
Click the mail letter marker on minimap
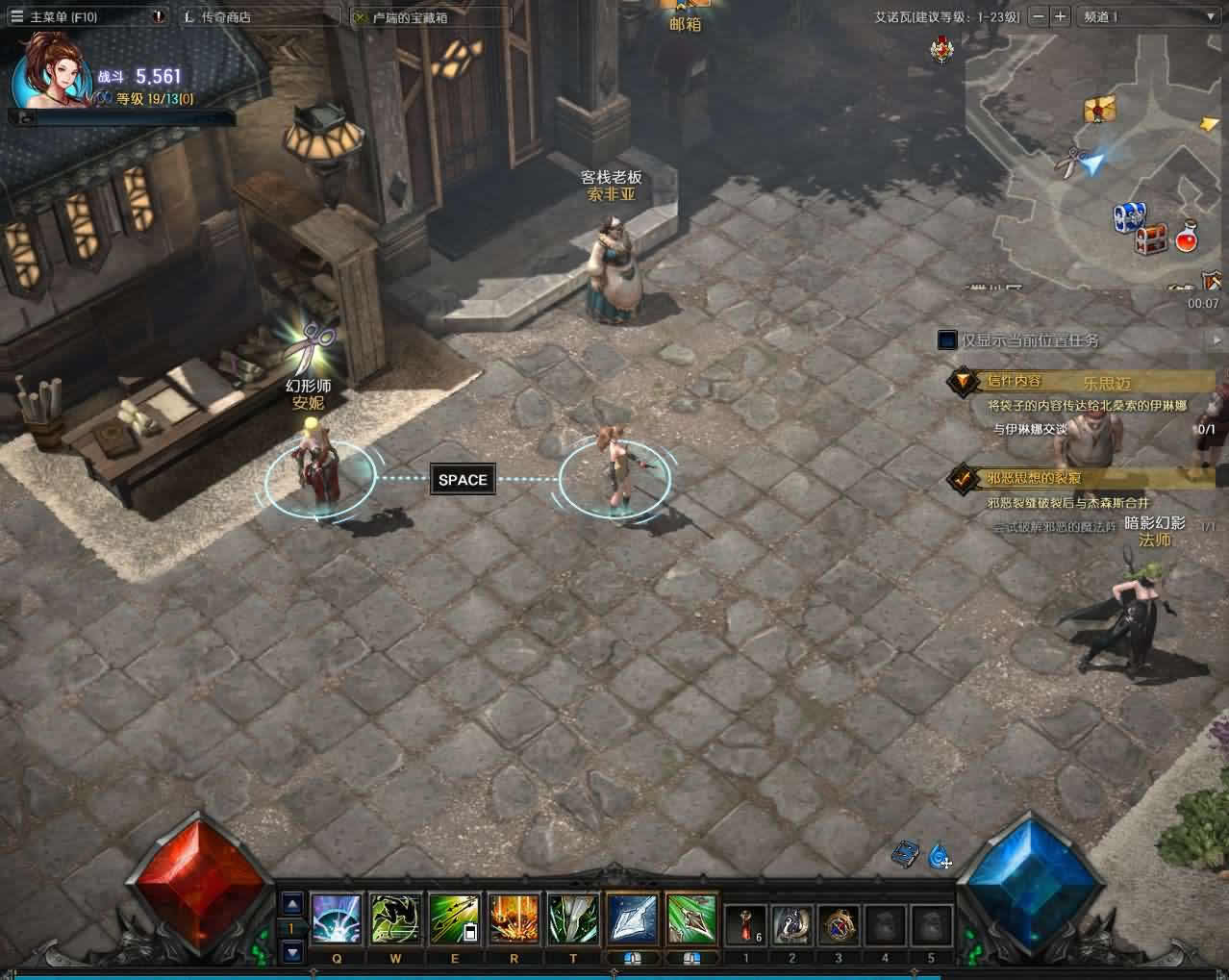coord(1099,109)
